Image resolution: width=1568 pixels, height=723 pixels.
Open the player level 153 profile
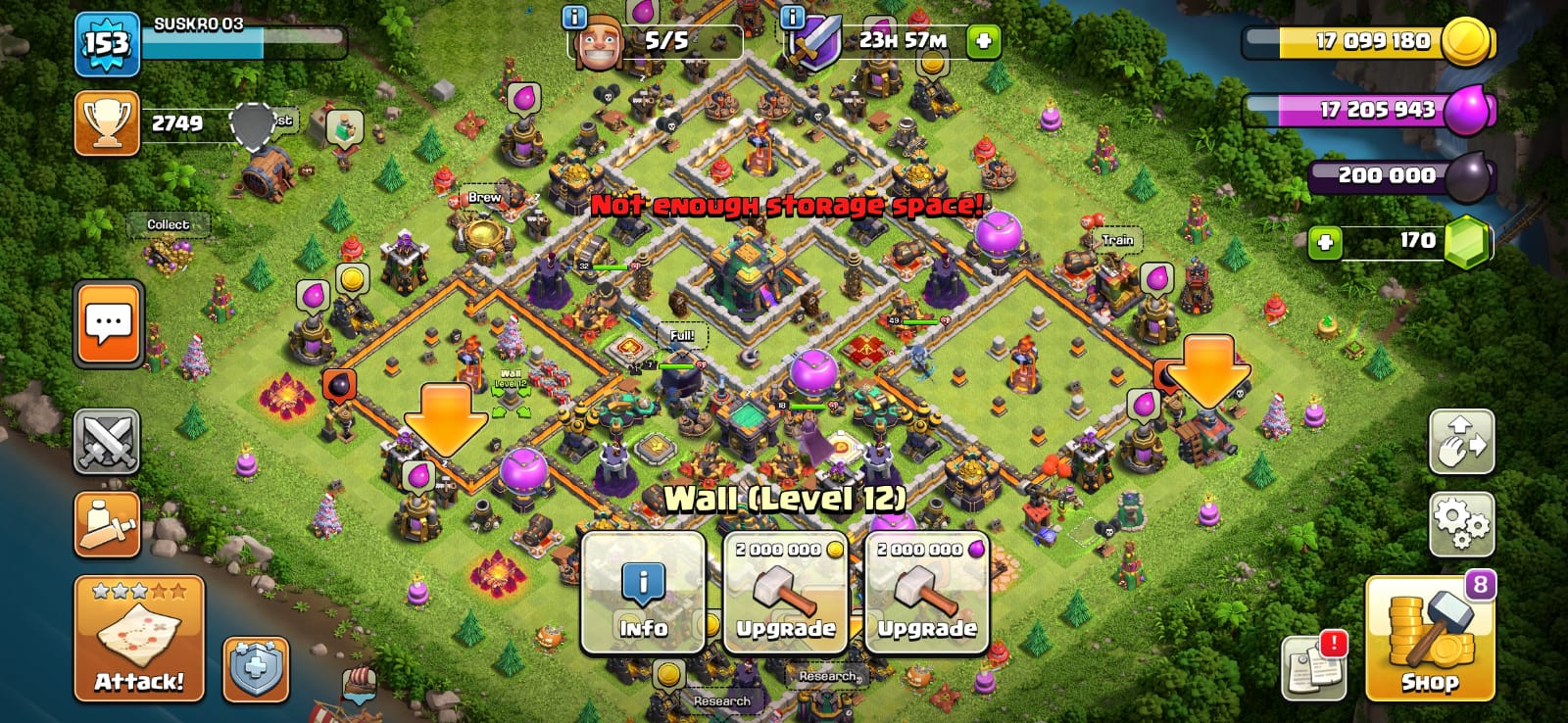click(x=107, y=44)
